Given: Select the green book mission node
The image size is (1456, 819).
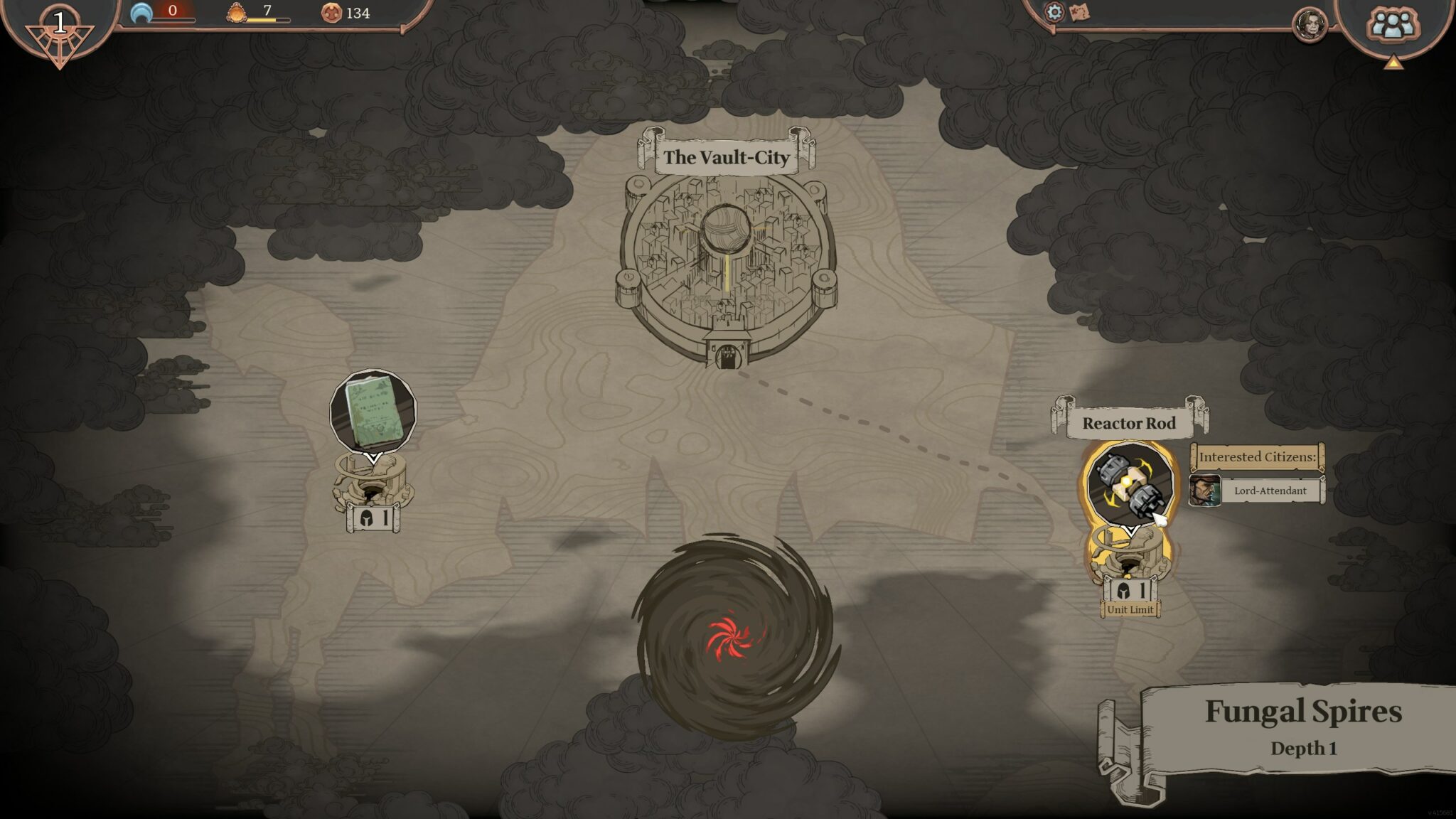Looking at the screenshot, I should click(x=373, y=411).
